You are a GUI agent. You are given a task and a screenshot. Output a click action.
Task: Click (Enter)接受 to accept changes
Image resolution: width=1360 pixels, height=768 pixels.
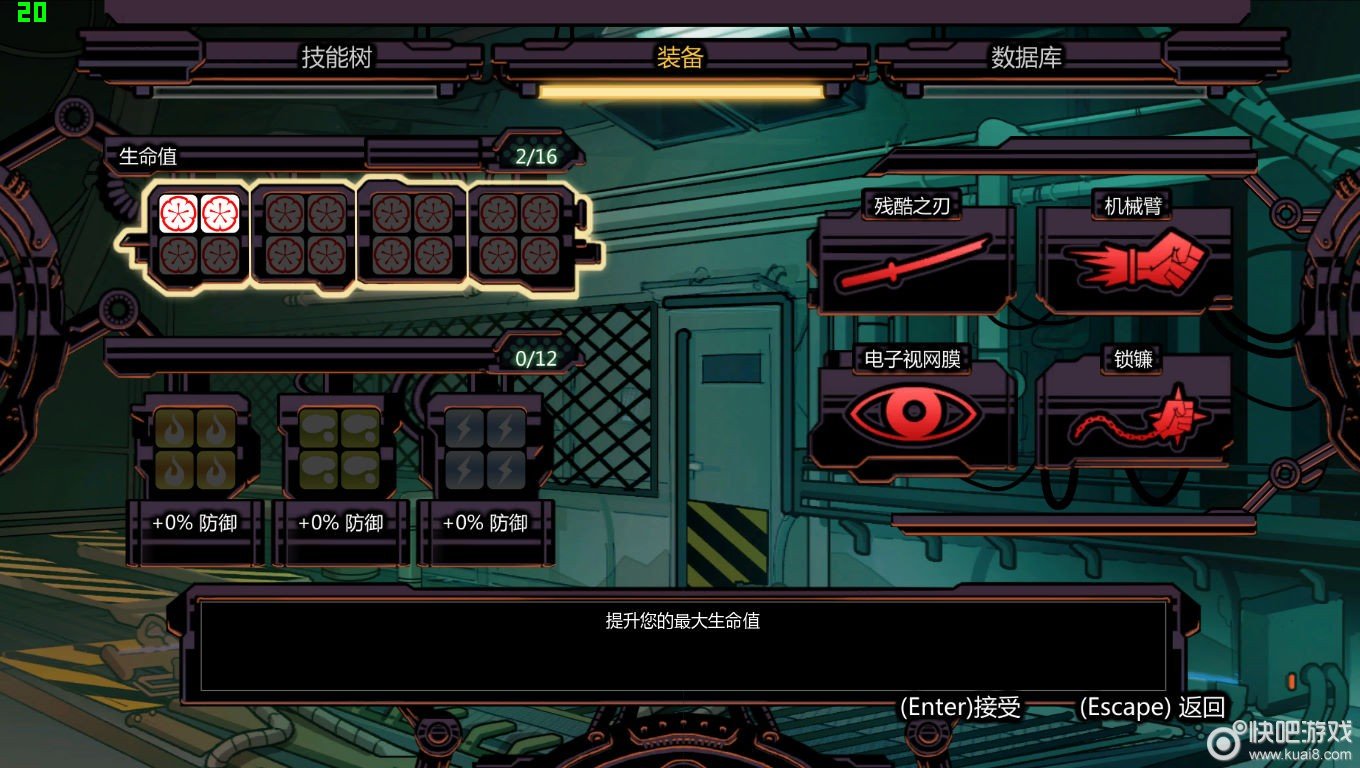coord(962,707)
